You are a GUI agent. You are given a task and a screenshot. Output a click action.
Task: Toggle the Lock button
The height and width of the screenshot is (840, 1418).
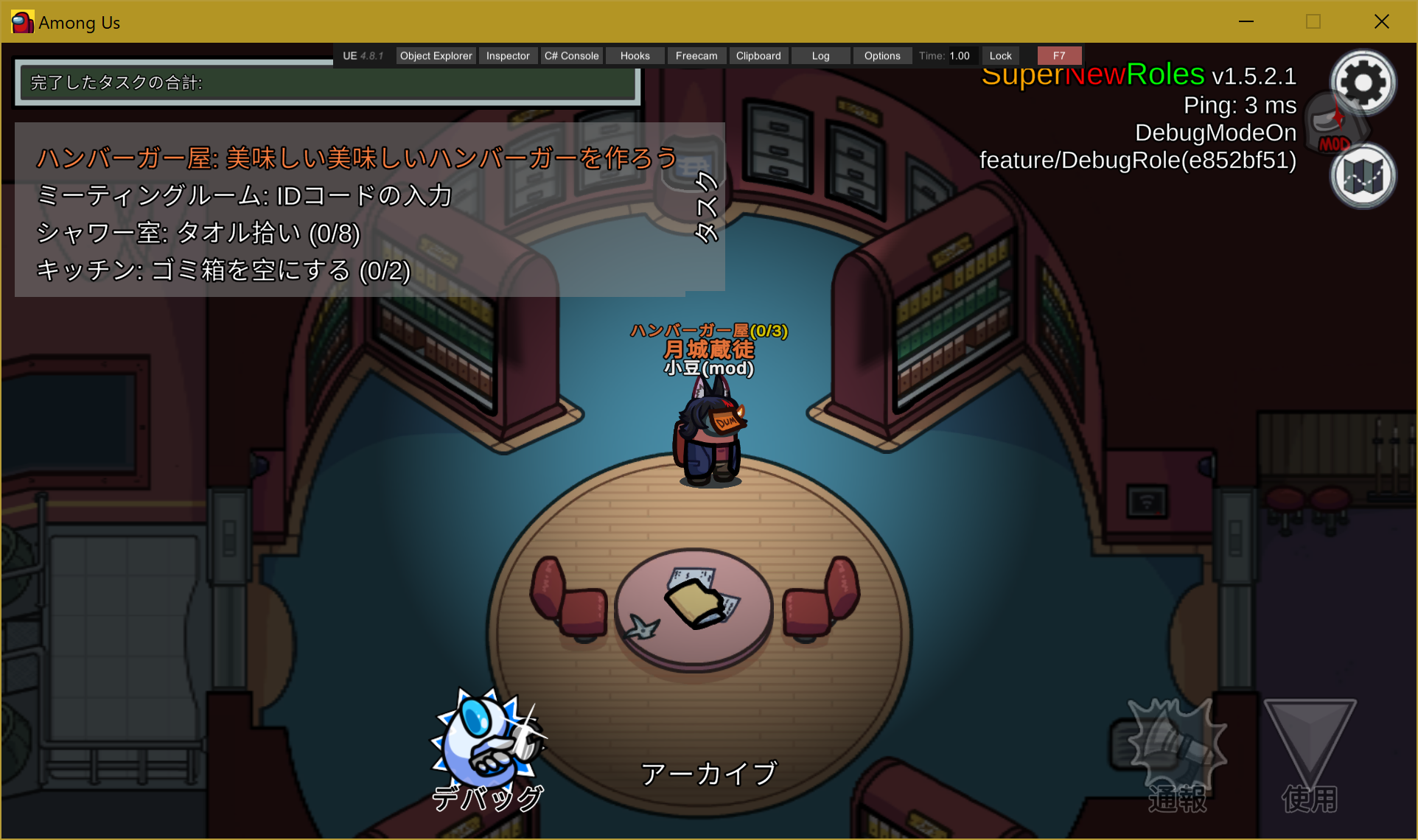click(x=999, y=55)
